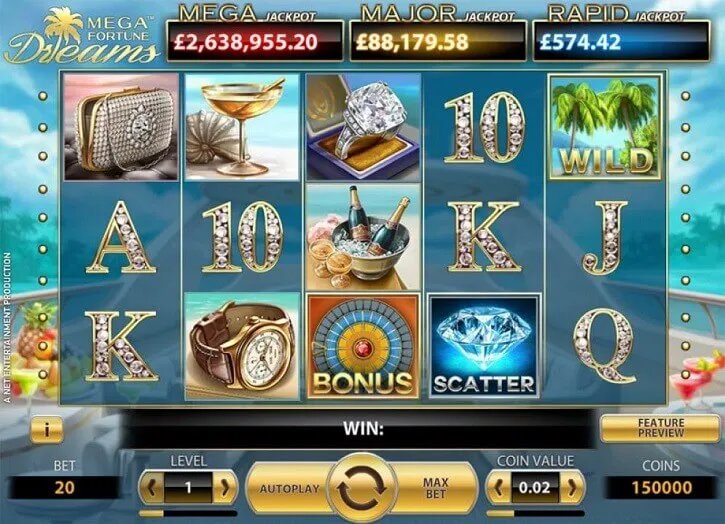Increase the bet level
The height and width of the screenshot is (524, 725).
(227, 489)
